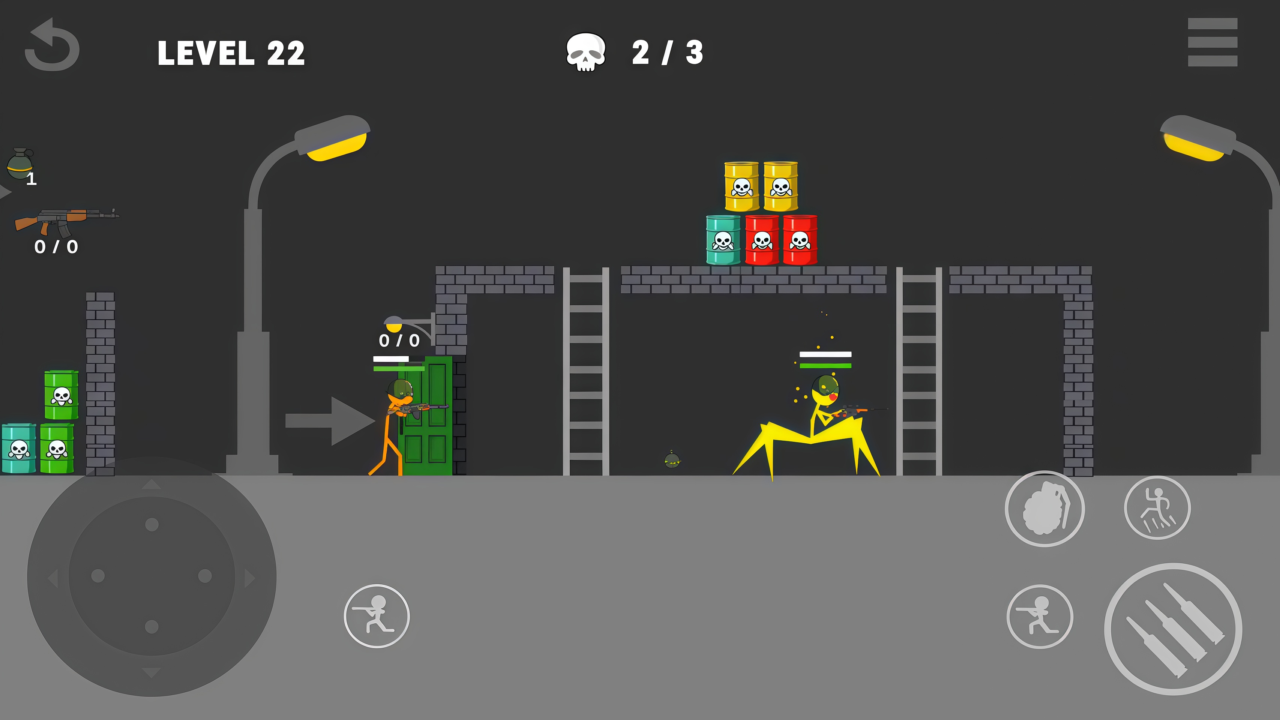Image resolution: width=1280 pixels, height=720 pixels.
Task: Tap the grenade throw button
Action: tap(1046, 508)
